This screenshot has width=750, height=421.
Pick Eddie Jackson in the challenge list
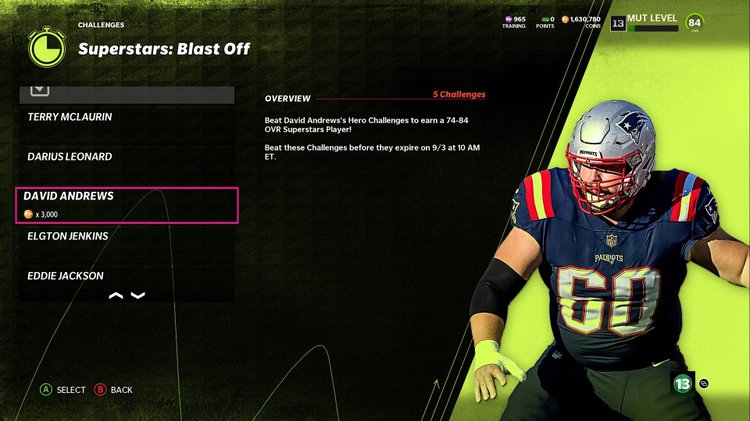(x=126, y=275)
